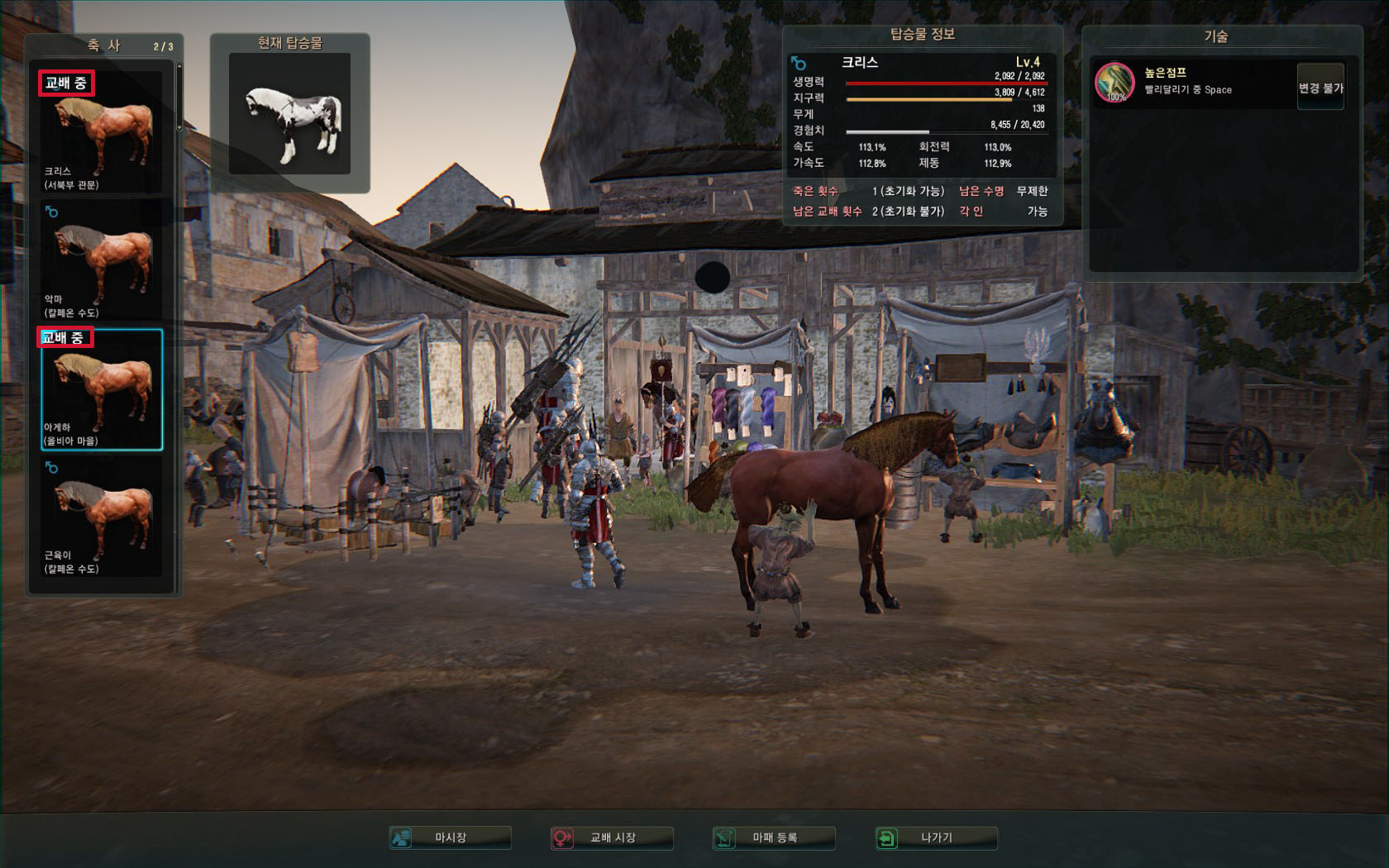Click the current mount white horse thumbnail
Screen dimensions: 1389x868
point(290,114)
